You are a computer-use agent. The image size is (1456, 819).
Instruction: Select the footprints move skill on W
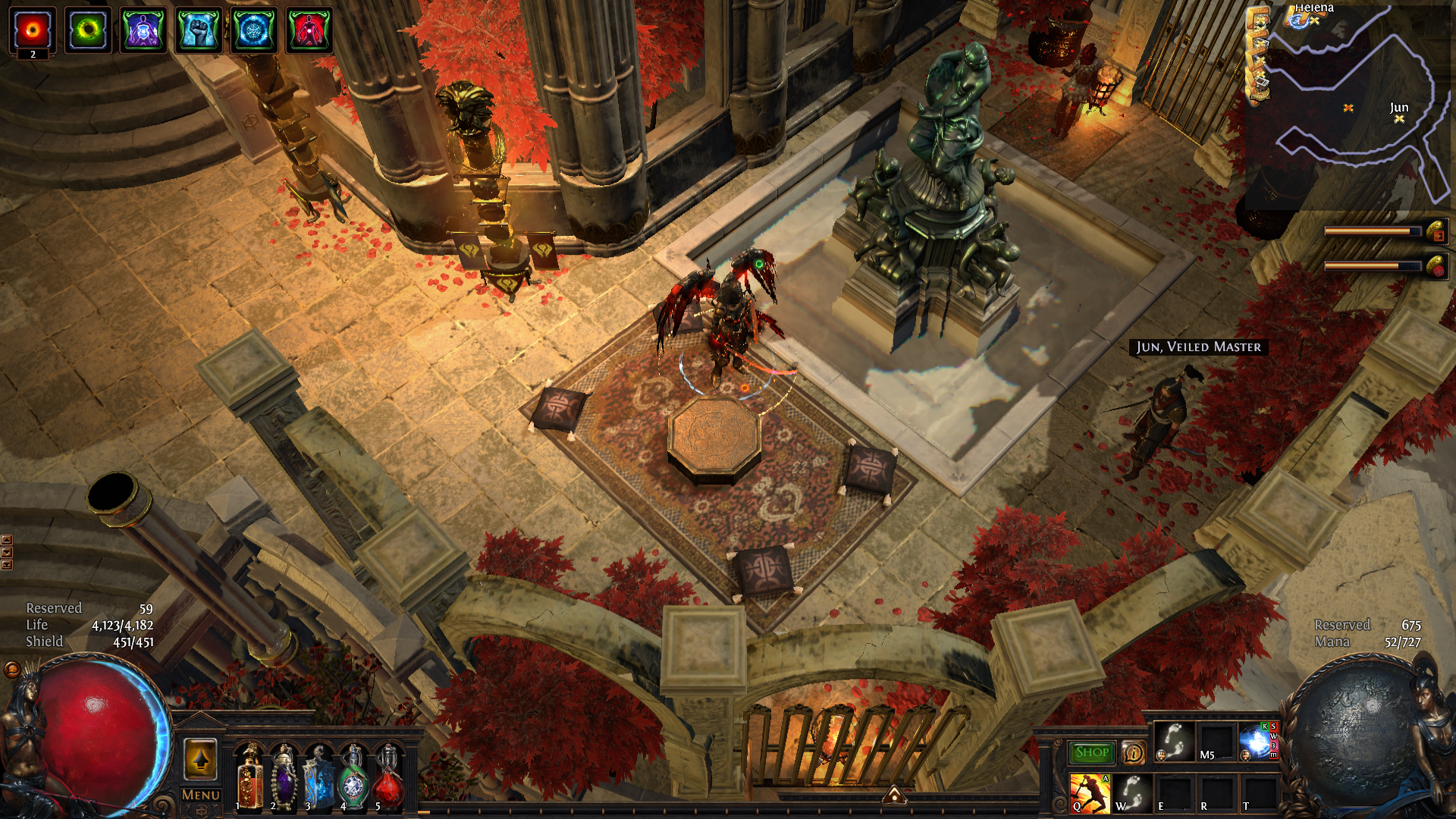[1132, 792]
